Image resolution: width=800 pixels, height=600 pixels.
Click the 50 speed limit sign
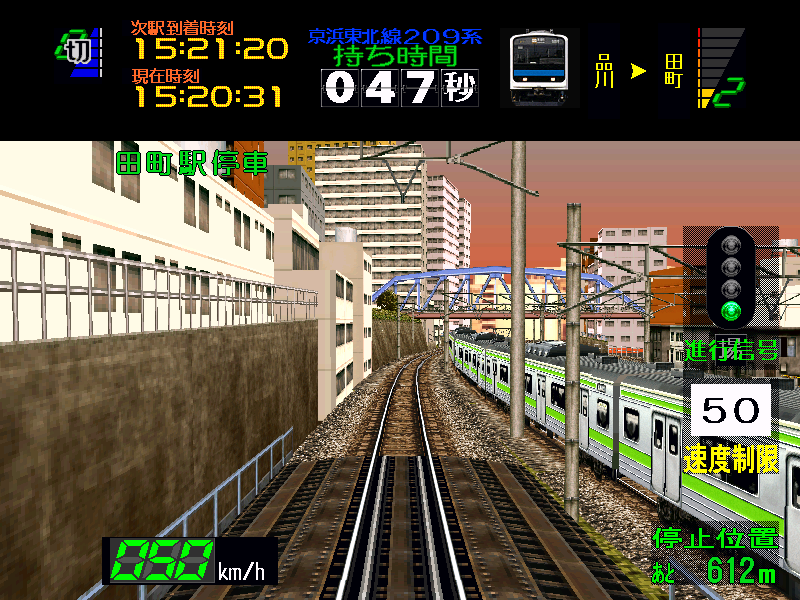click(x=730, y=410)
